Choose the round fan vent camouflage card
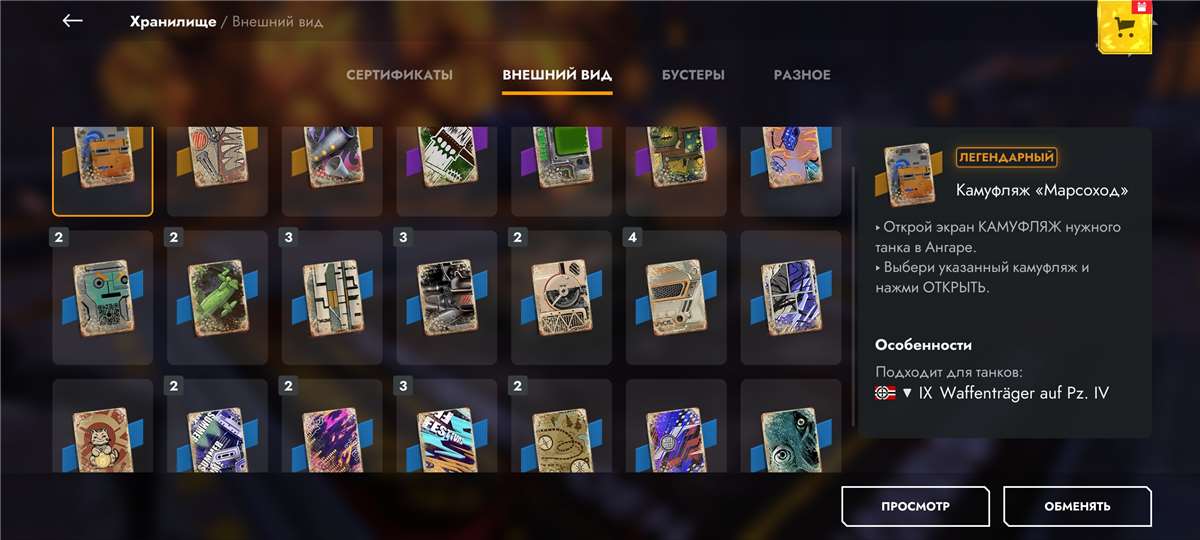This screenshot has width=1200, height=540. tap(561, 297)
